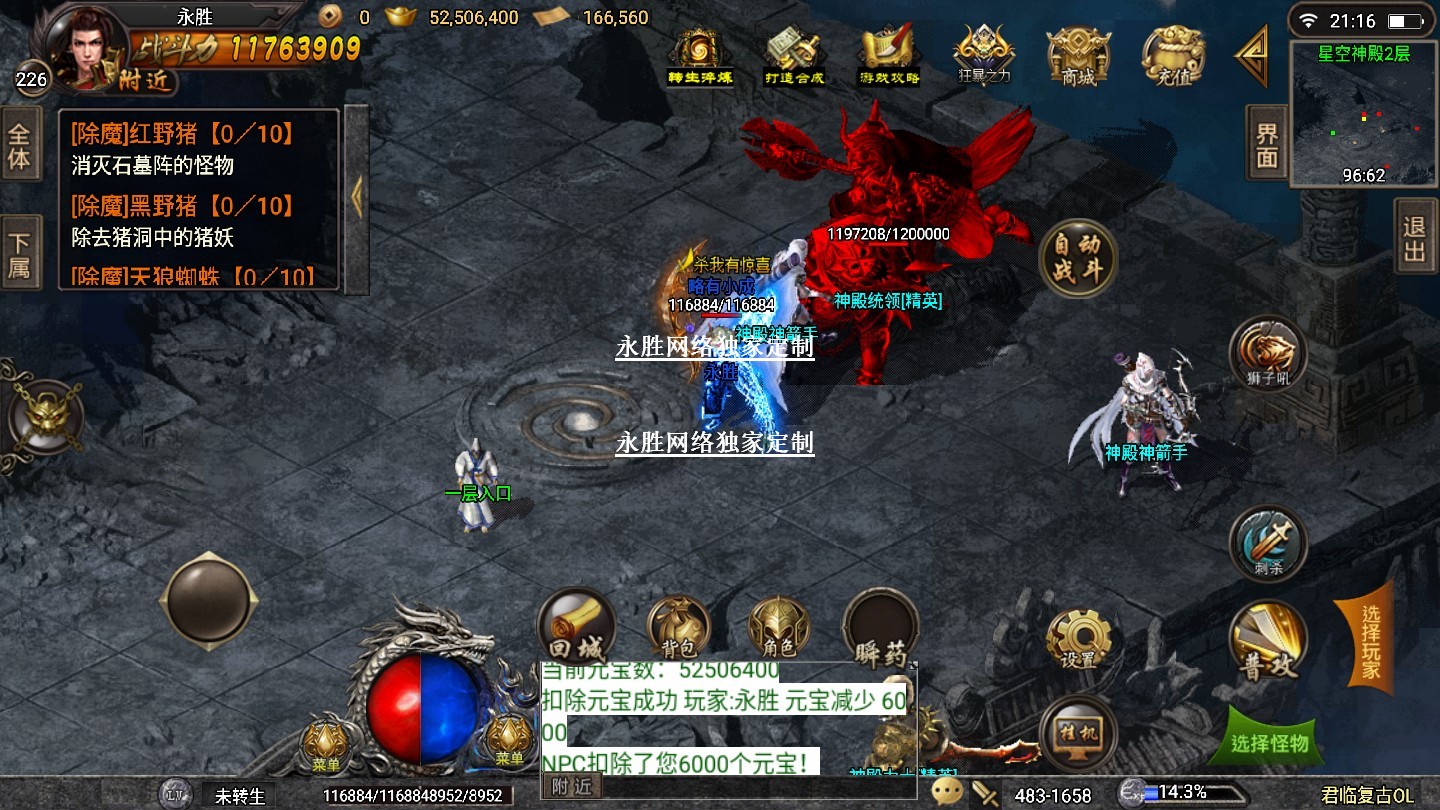Tap 选择怪物 target monster button
The height and width of the screenshot is (810, 1440).
[1270, 743]
